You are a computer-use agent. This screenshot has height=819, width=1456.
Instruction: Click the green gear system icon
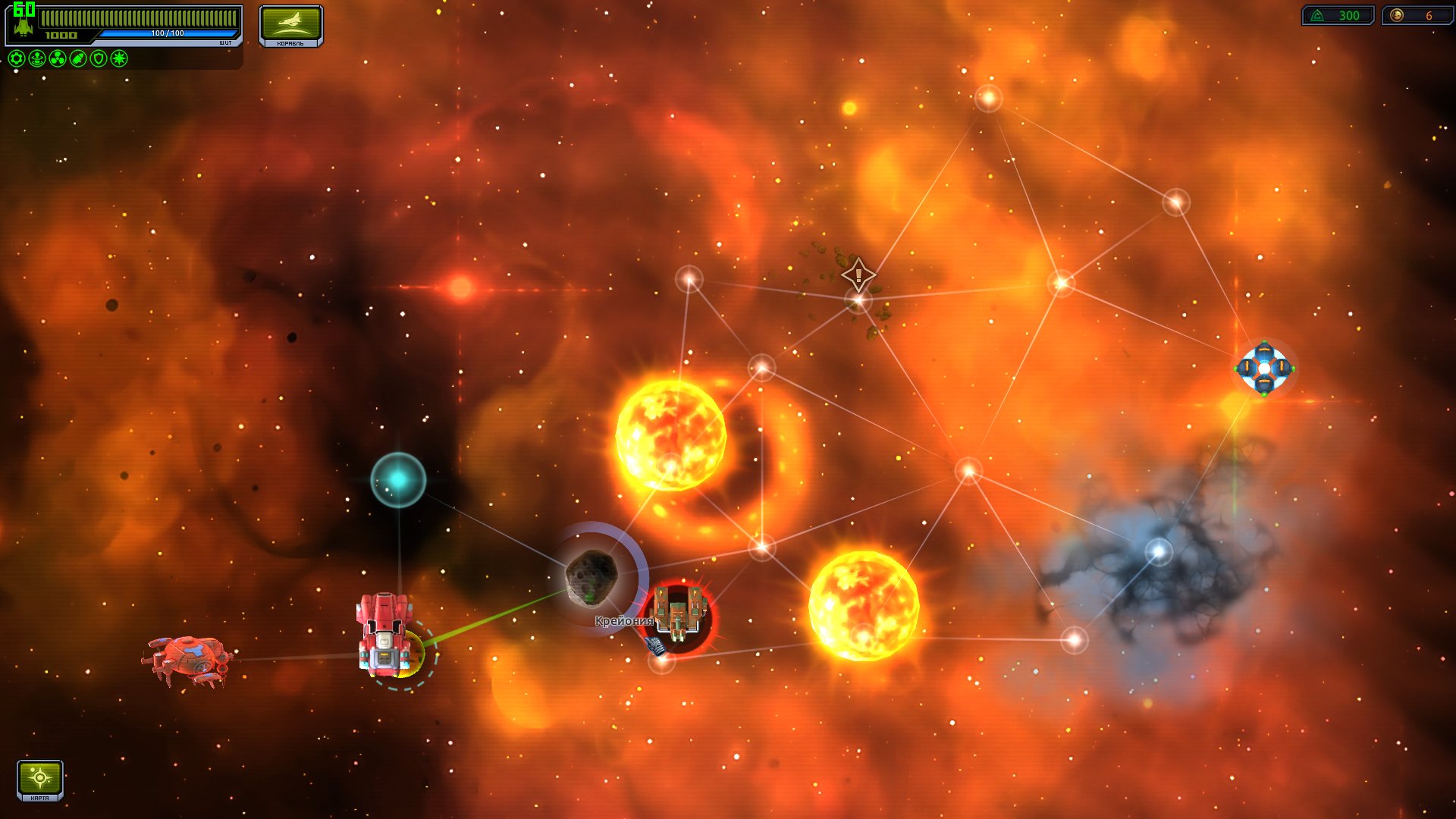17,58
